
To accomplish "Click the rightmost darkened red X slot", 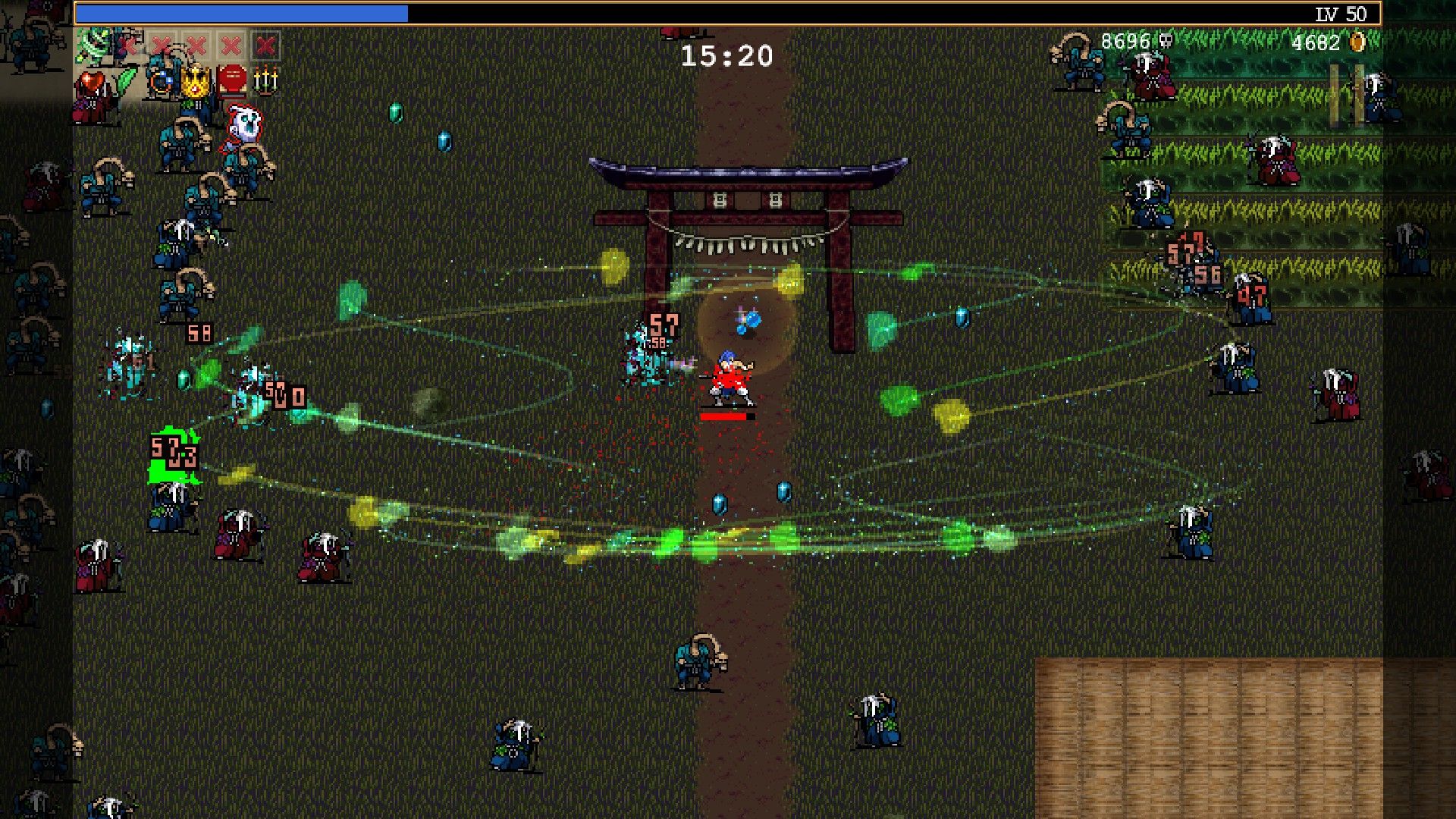I will [265, 45].
